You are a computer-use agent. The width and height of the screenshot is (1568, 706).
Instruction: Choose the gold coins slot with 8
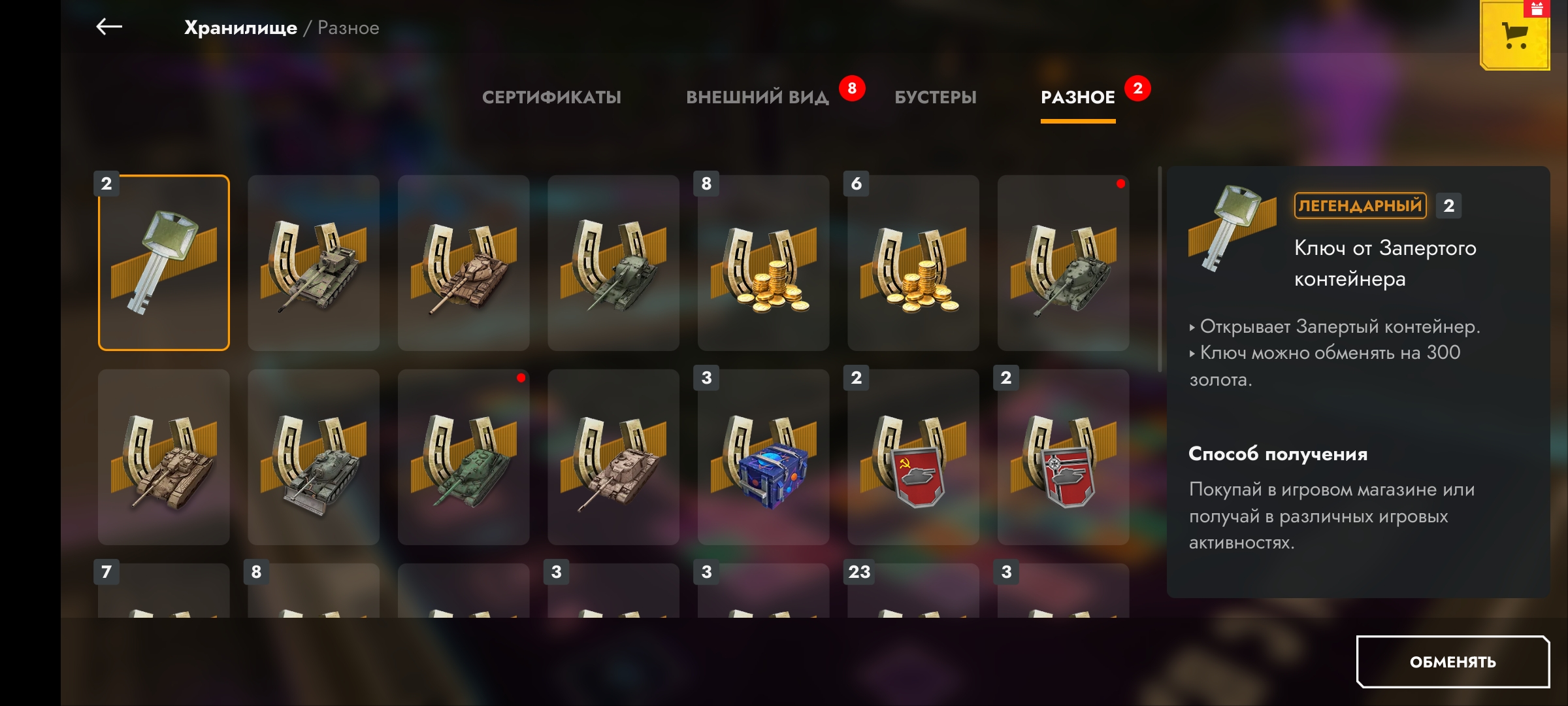click(763, 263)
